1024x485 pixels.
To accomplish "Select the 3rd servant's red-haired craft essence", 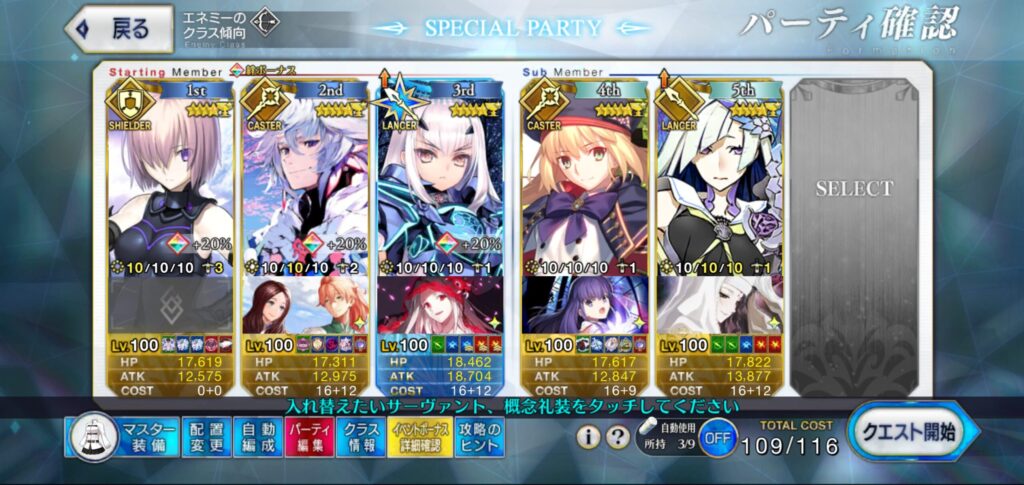I will pyautogui.click(x=442, y=306).
